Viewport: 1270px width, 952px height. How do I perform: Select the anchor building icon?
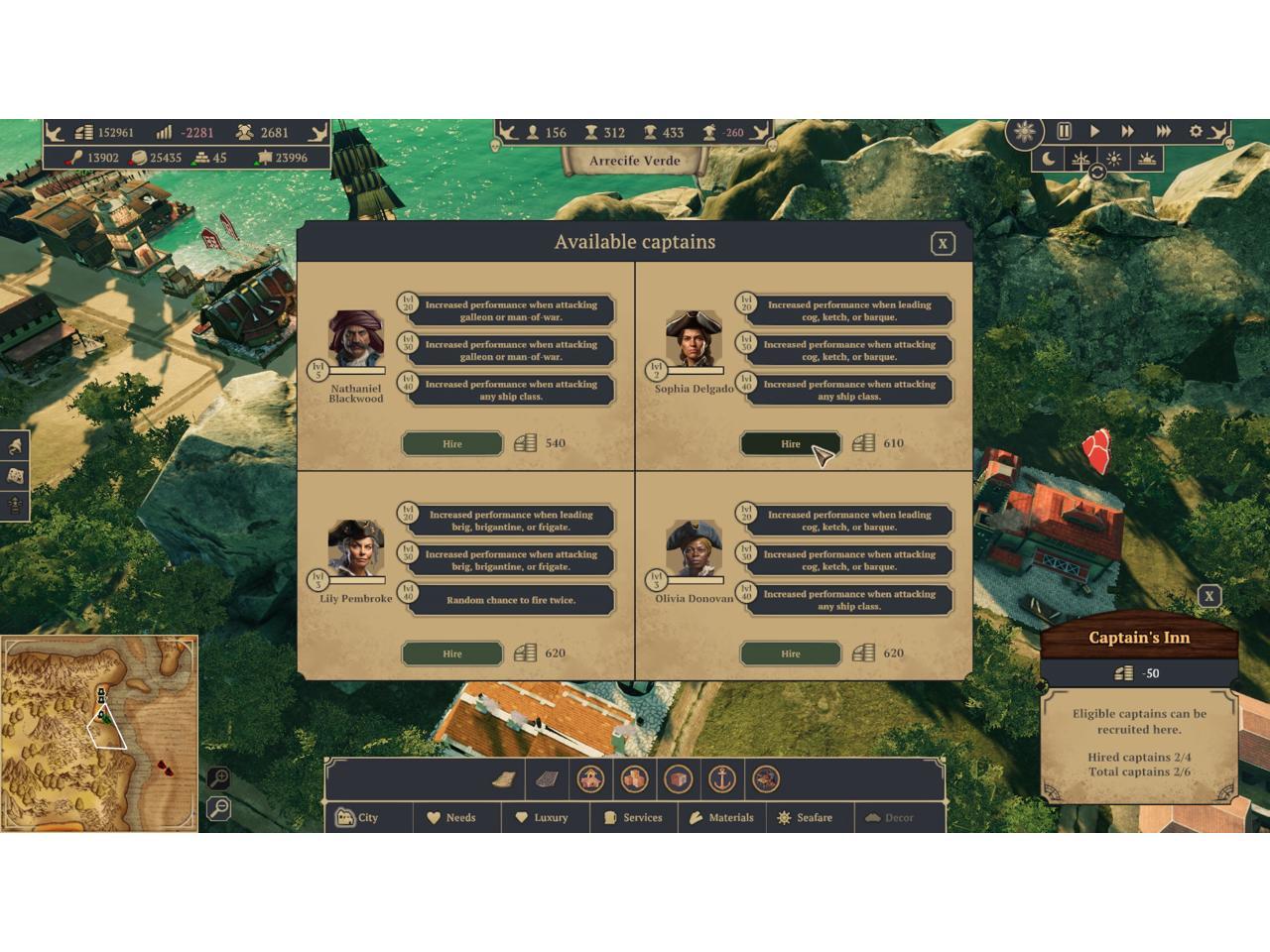[x=721, y=779]
